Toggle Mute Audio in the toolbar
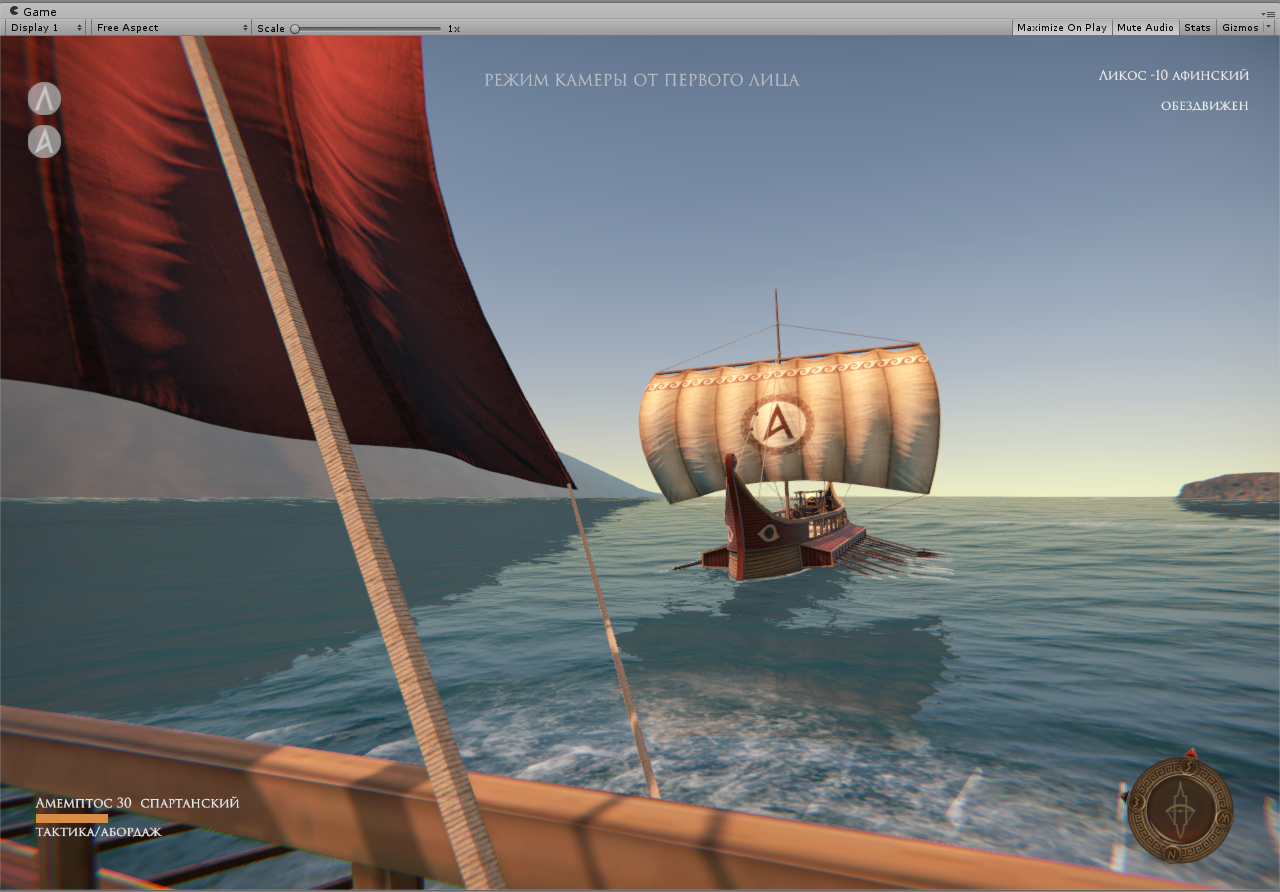The image size is (1280, 892). click(1145, 28)
